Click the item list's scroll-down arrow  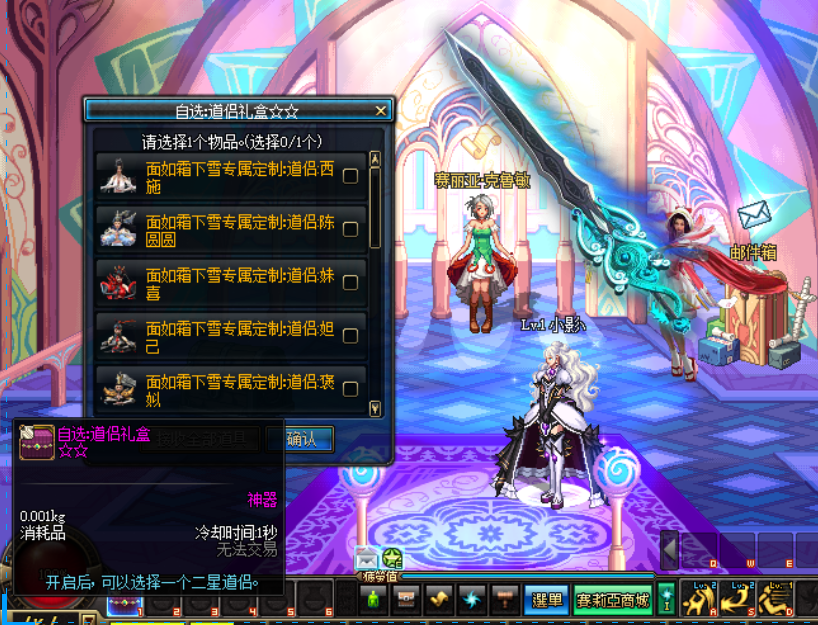pos(375,408)
